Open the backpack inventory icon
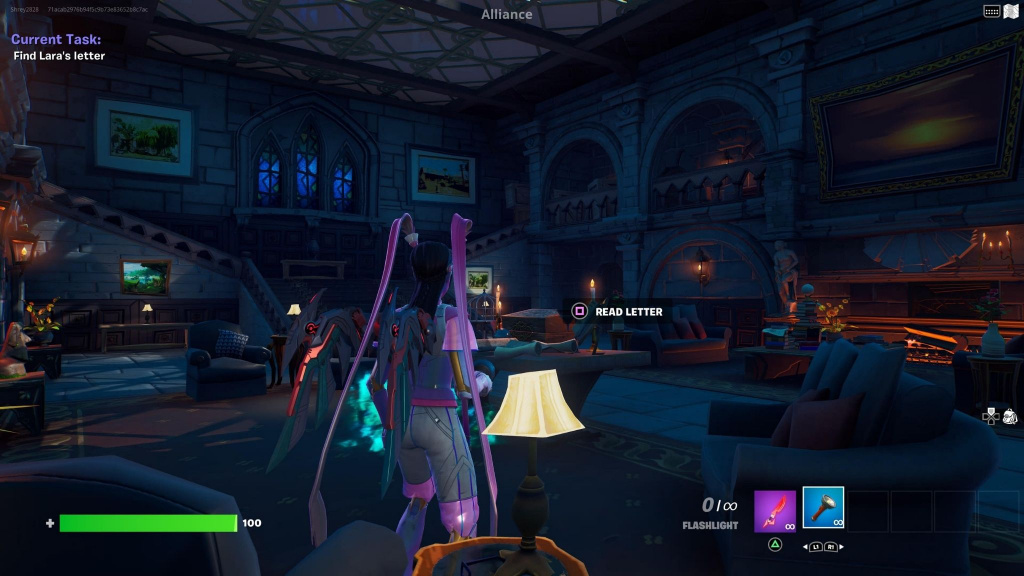The image size is (1024, 576). (x=1009, y=416)
